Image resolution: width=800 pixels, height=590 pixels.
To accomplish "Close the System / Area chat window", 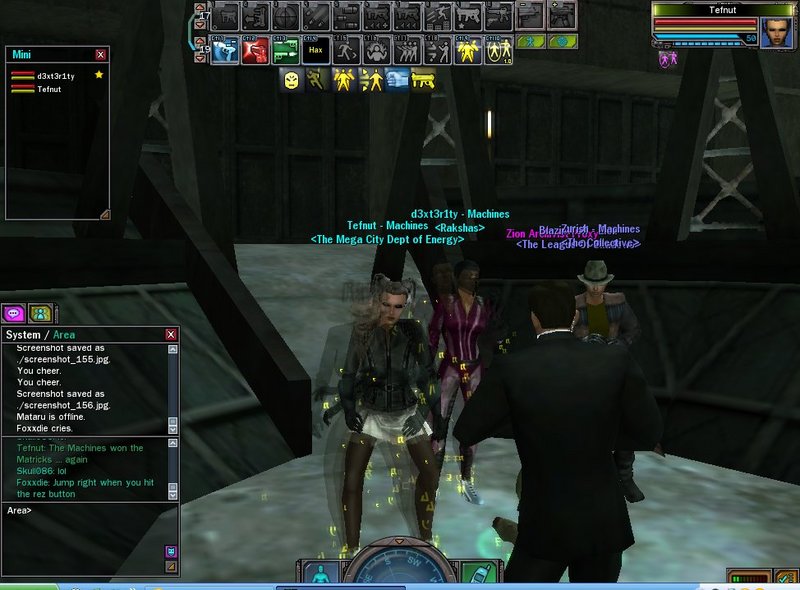I will pyautogui.click(x=171, y=334).
